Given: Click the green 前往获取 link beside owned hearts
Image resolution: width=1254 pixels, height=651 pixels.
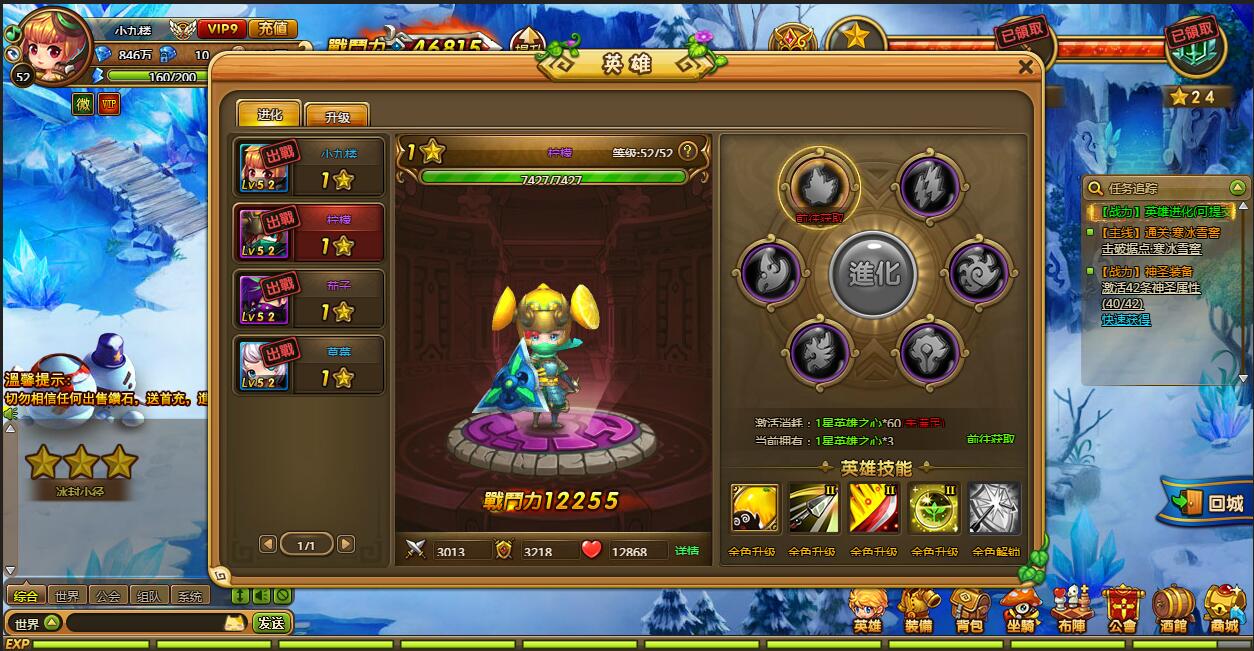Looking at the screenshot, I should [x=990, y=439].
